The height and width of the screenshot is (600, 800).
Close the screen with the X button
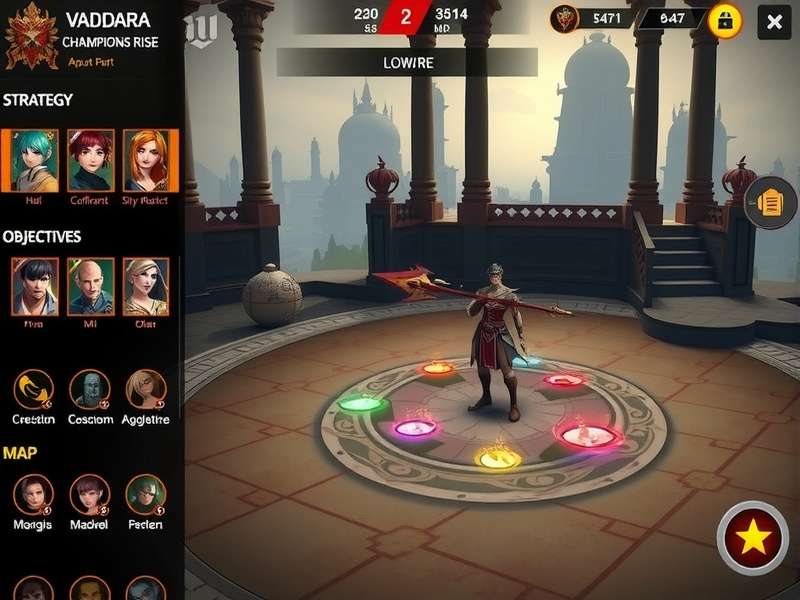click(774, 22)
